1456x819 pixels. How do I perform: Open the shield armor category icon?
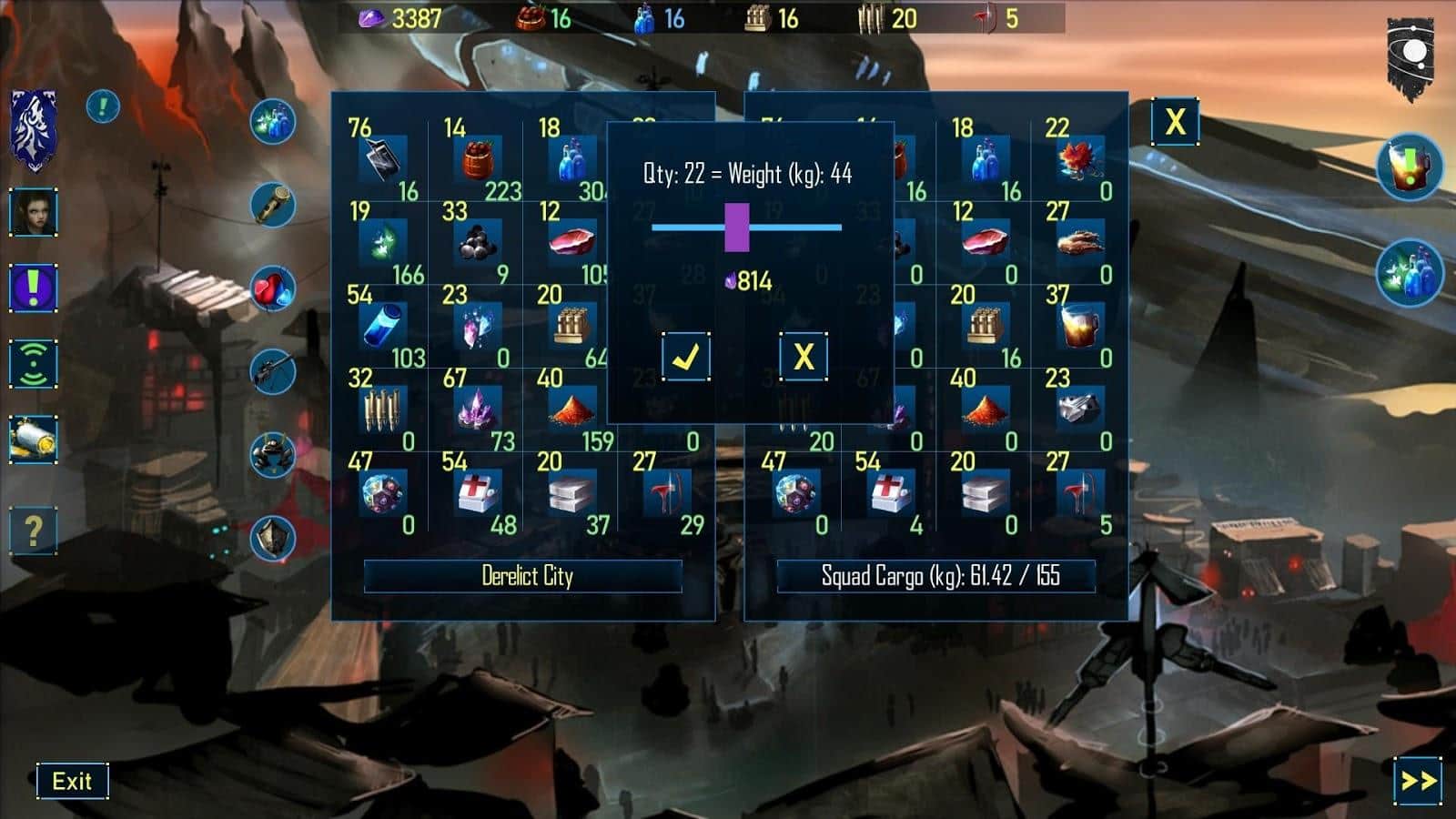pyautogui.click(x=273, y=538)
